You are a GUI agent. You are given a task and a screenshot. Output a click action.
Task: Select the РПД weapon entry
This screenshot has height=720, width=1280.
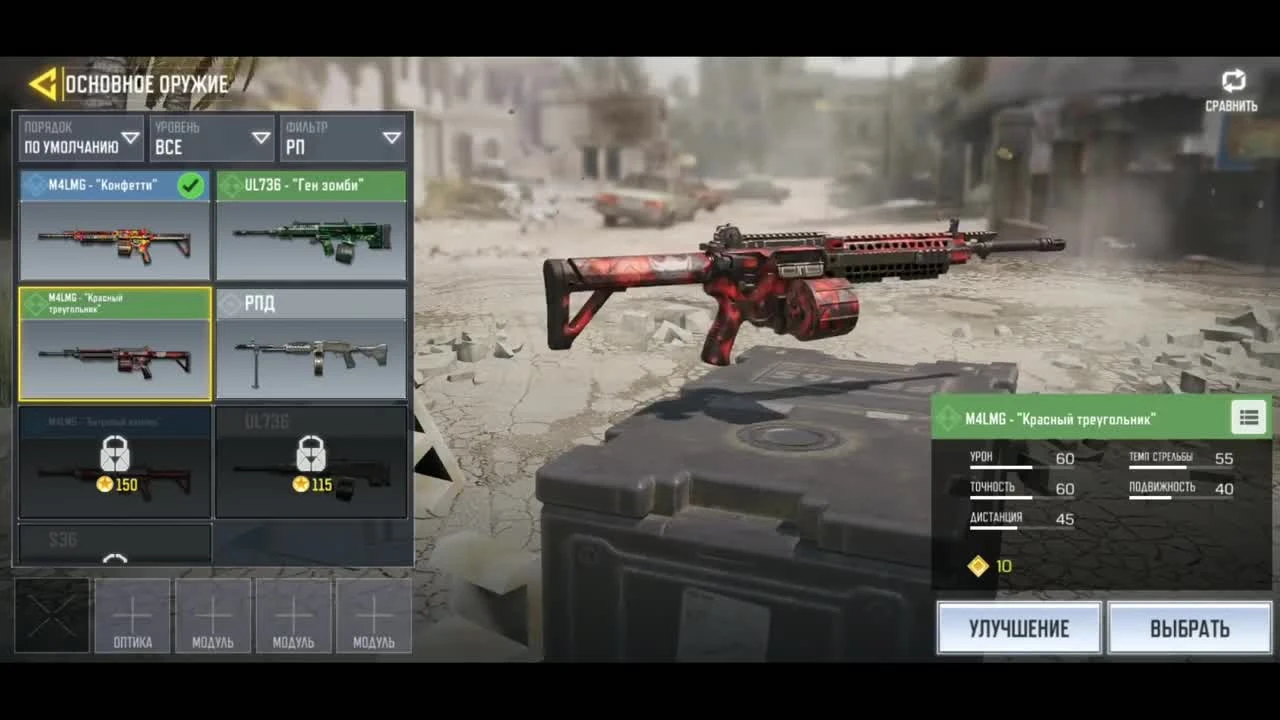pyautogui.click(x=311, y=345)
